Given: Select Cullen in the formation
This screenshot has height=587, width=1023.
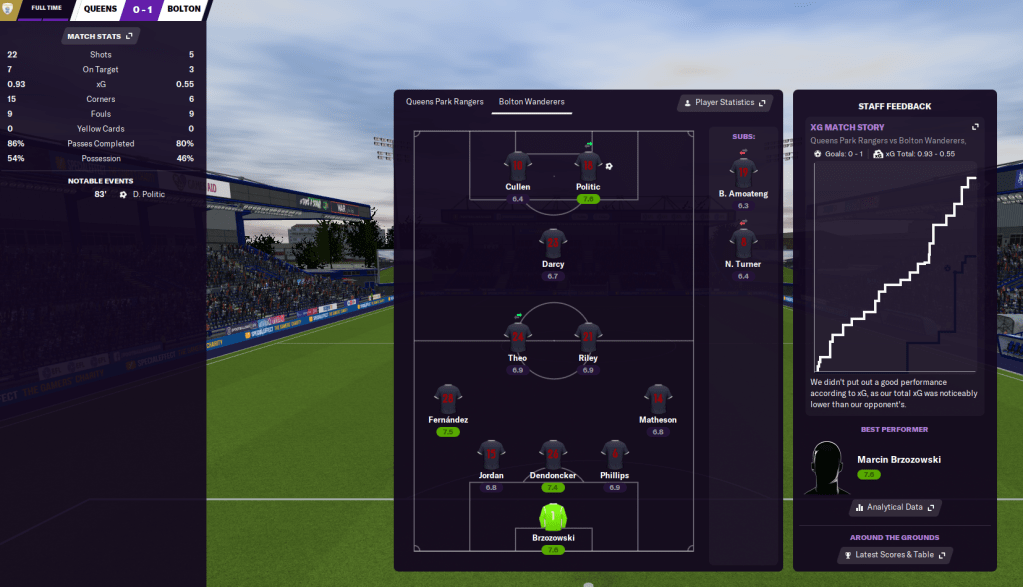Looking at the screenshot, I should pos(518,166).
